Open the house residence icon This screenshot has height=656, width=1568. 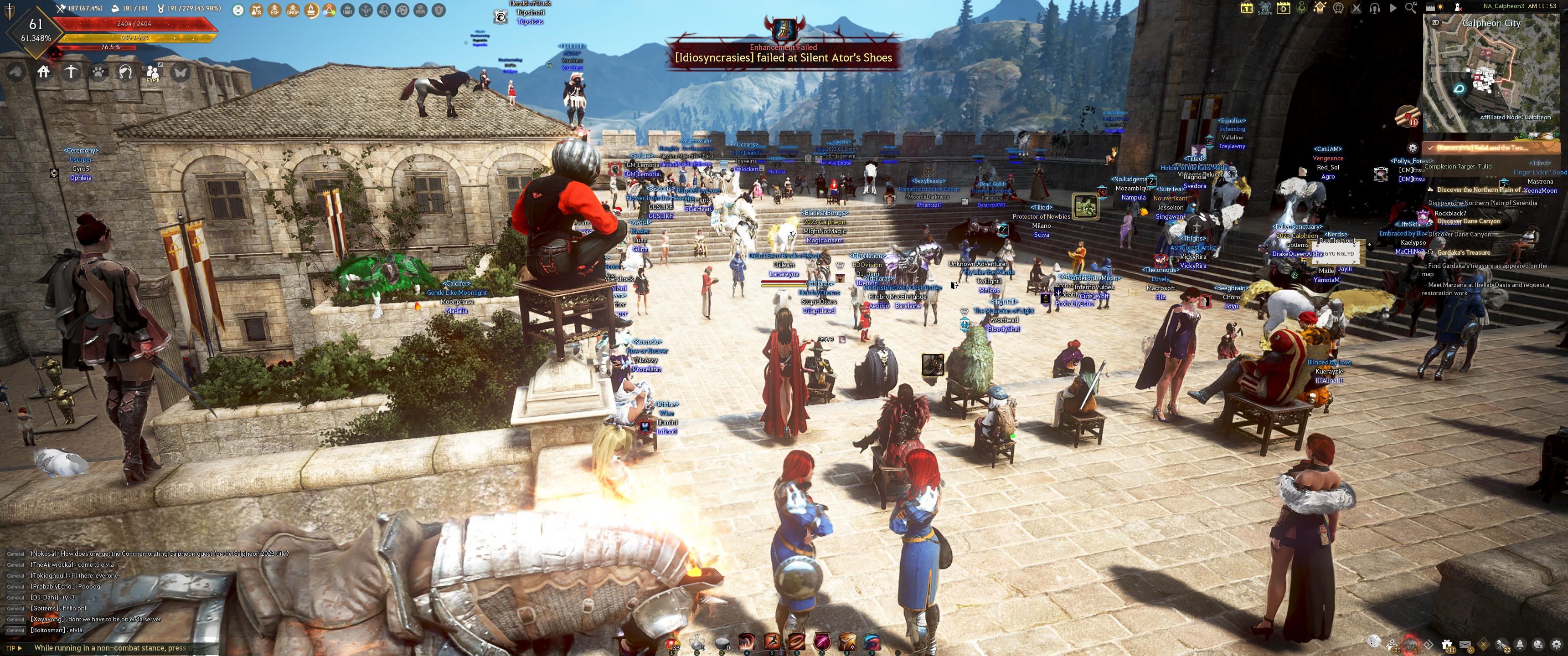pos(43,72)
